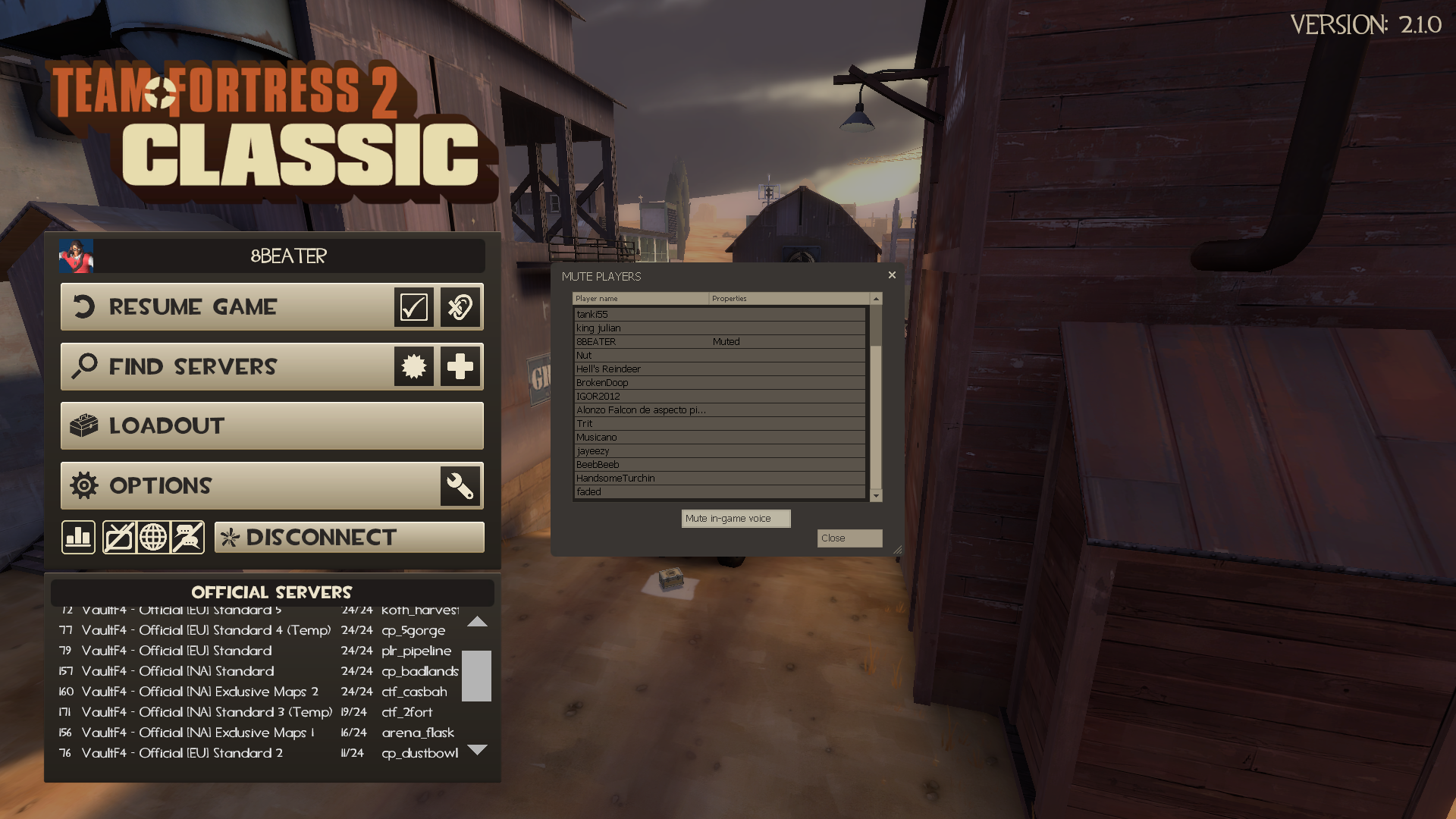Toggle the checkmark box next to Resume Game
The width and height of the screenshot is (1456, 819).
(413, 306)
